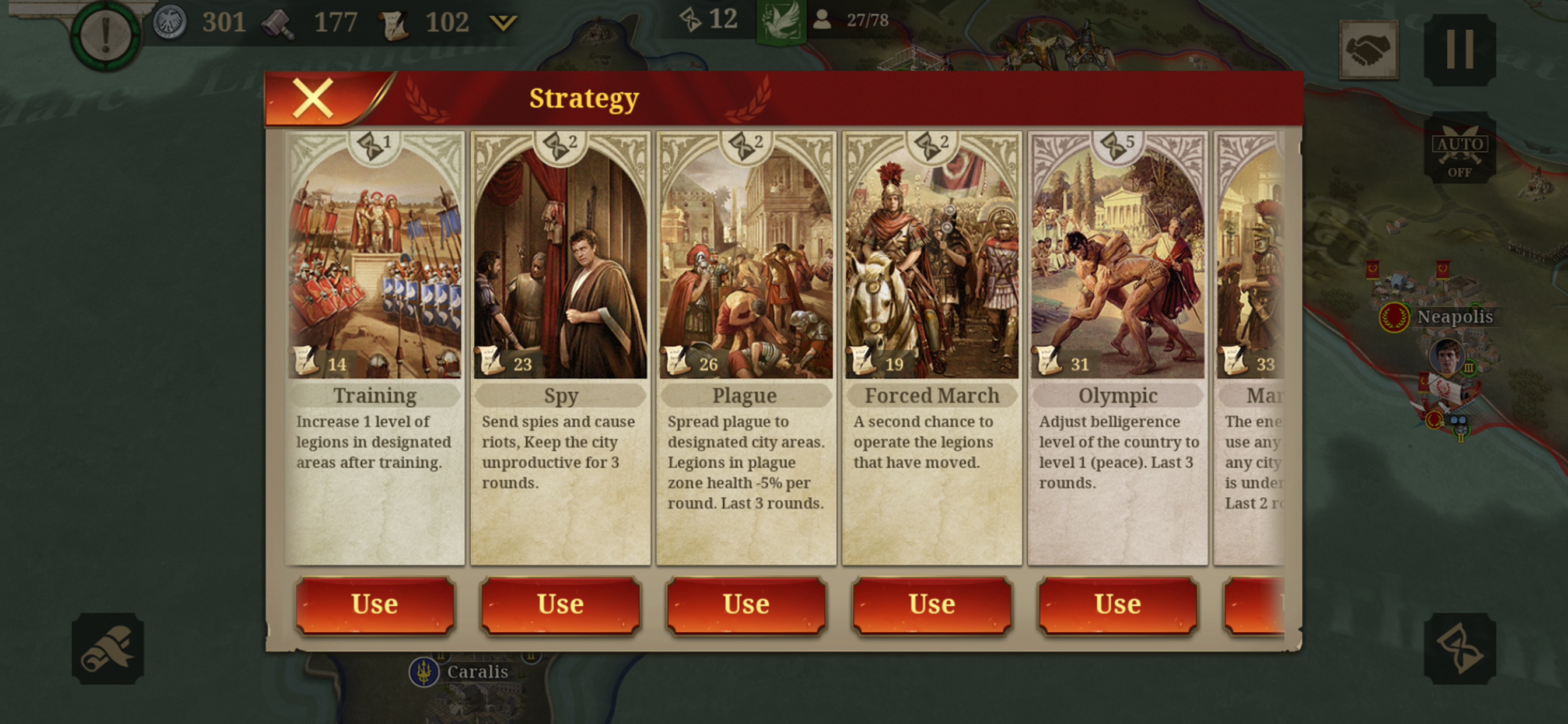Select the Forced March card artwork
1568x724 pixels.
pyautogui.click(x=932, y=262)
